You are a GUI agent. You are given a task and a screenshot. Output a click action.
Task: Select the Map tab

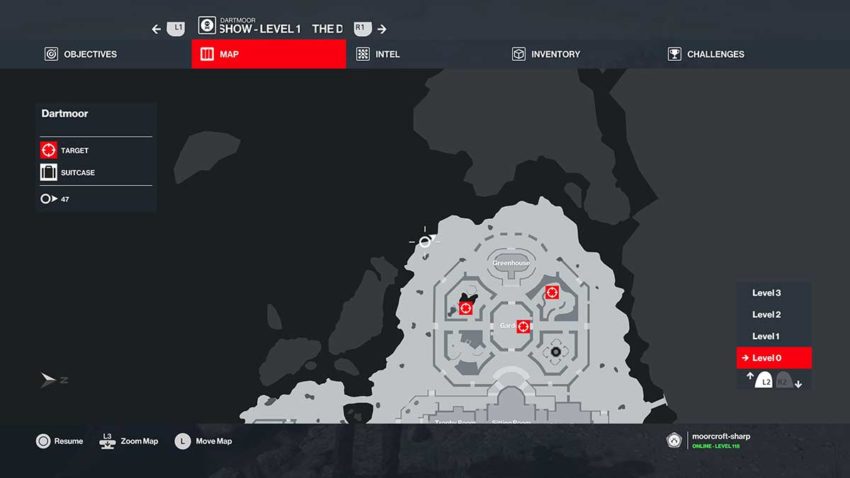268,54
